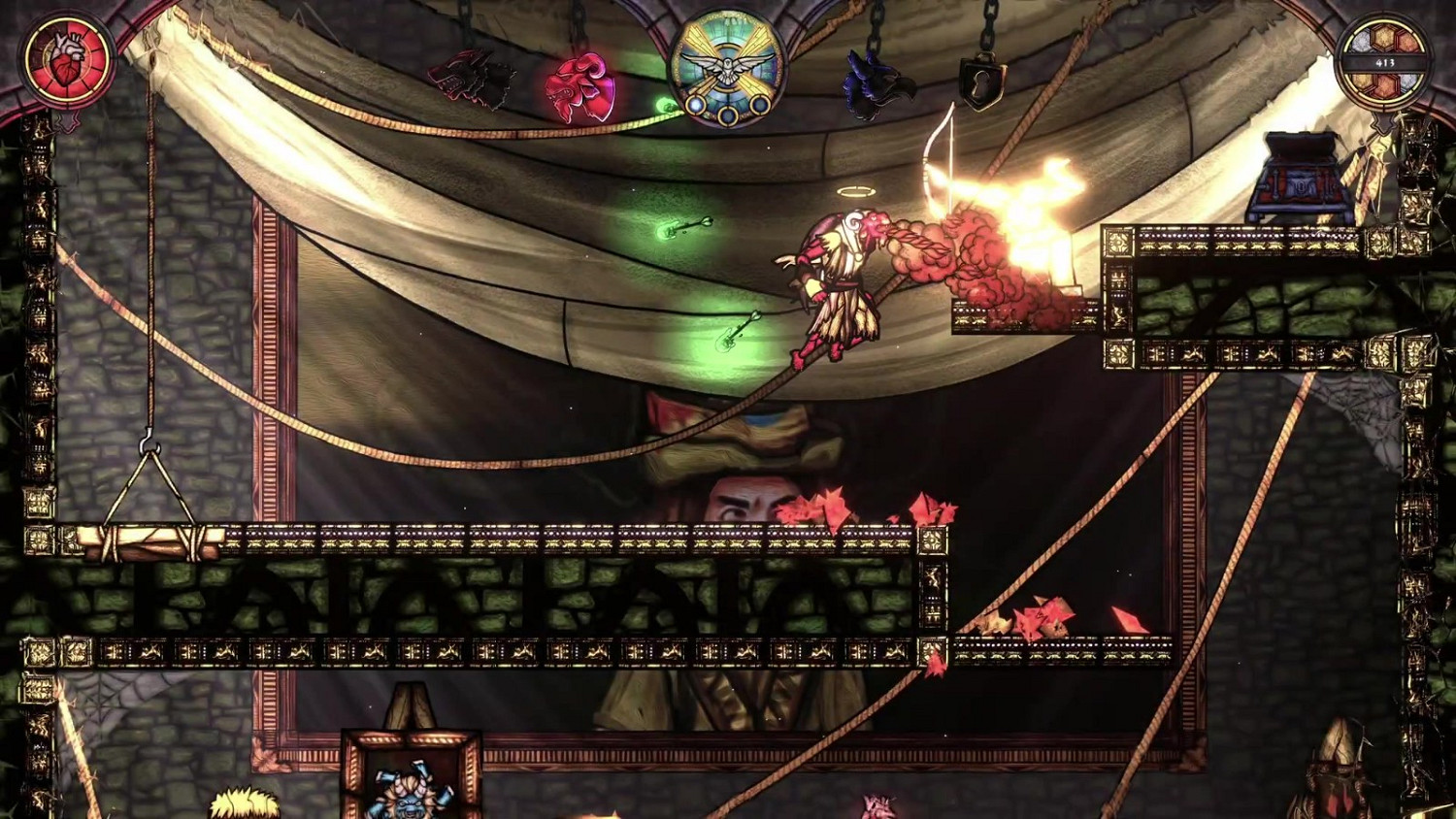
Task: Expand the burning torch flame area
Action: pyautogui.click(x=1034, y=194)
